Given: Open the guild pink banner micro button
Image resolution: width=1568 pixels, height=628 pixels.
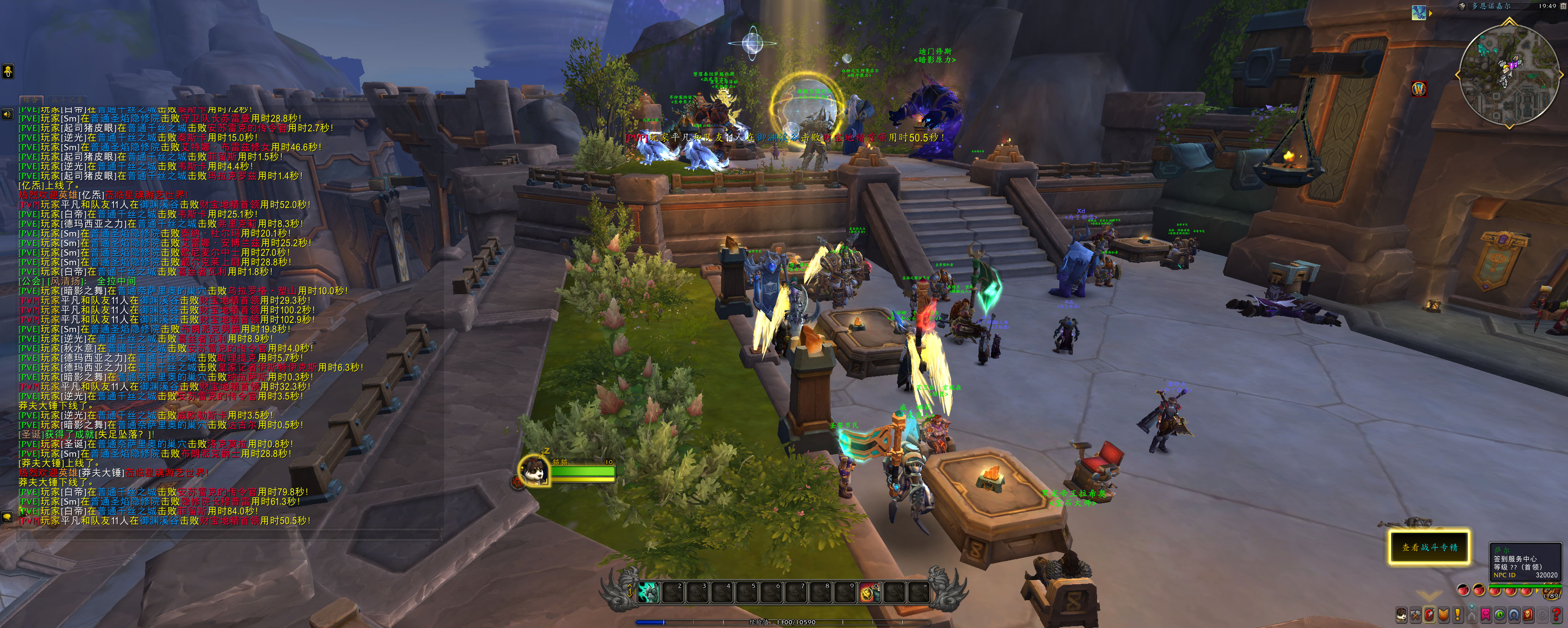Looking at the screenshot, I should point(1486,615).
